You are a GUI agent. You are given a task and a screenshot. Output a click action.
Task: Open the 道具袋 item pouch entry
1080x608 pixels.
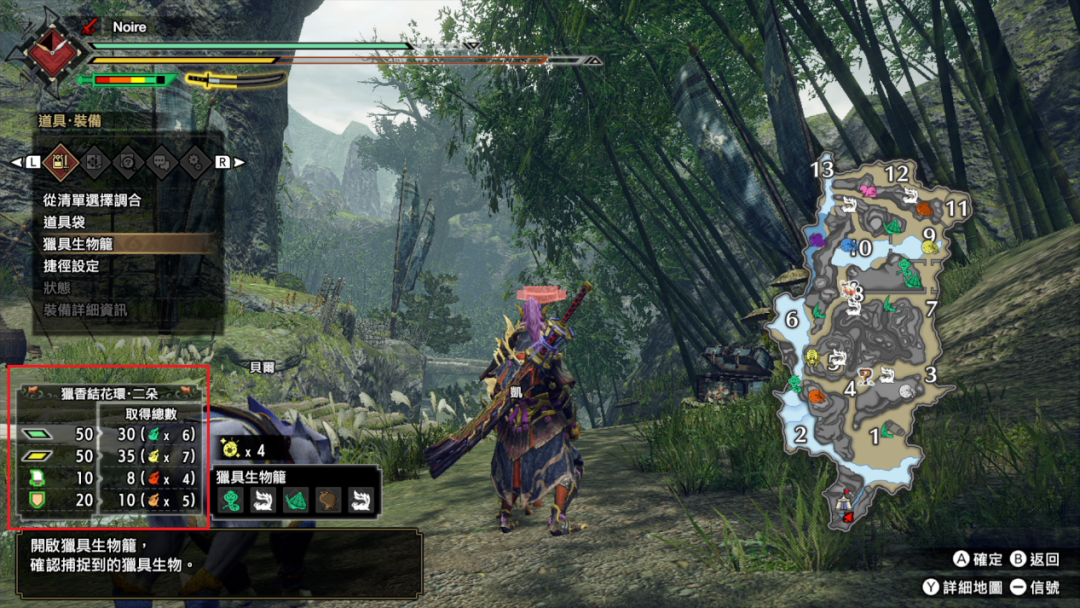pyautogui.click(x=64, y=222)
